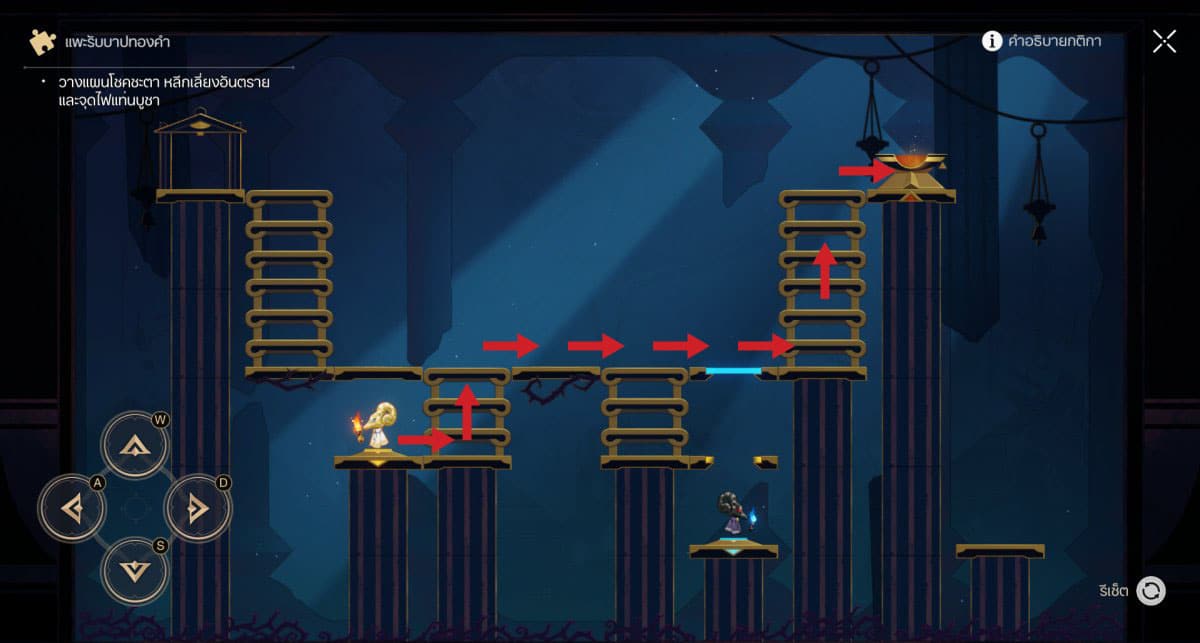Tap the right arrow D movement button
Image resolution: width=1200 pixels, height=643 pixels.
[x=197, y=509]
